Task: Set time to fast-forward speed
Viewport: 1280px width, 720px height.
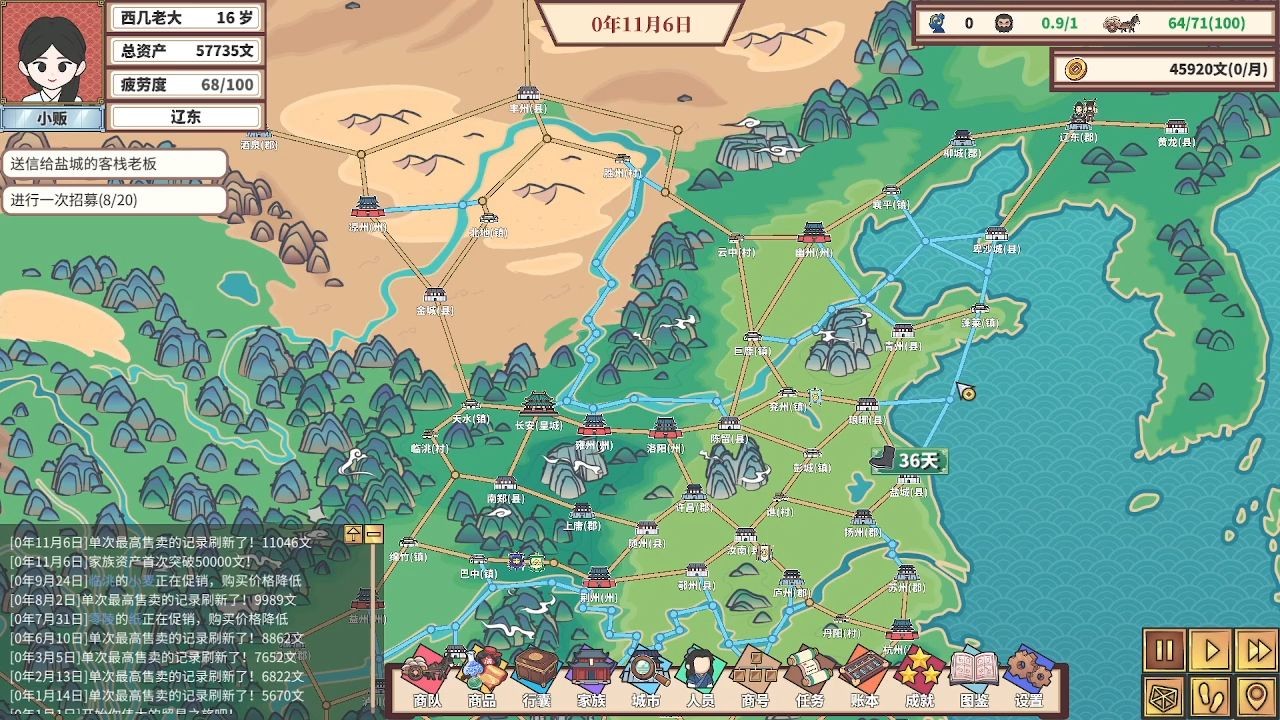Action: click(1256, 651)
